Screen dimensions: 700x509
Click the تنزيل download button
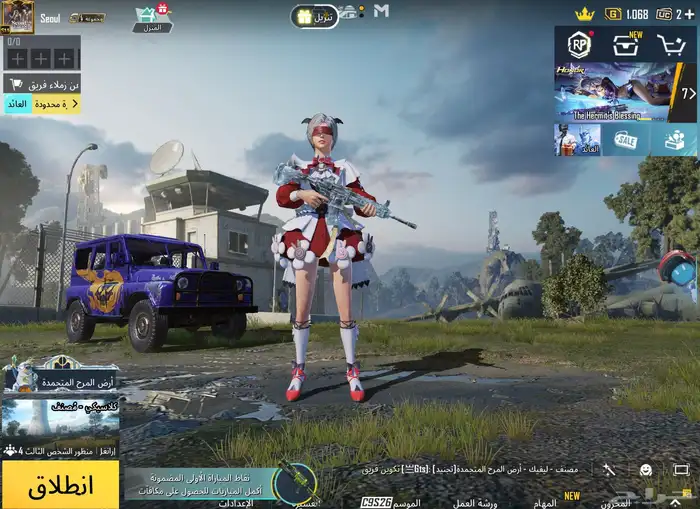[x=315, y=17]
